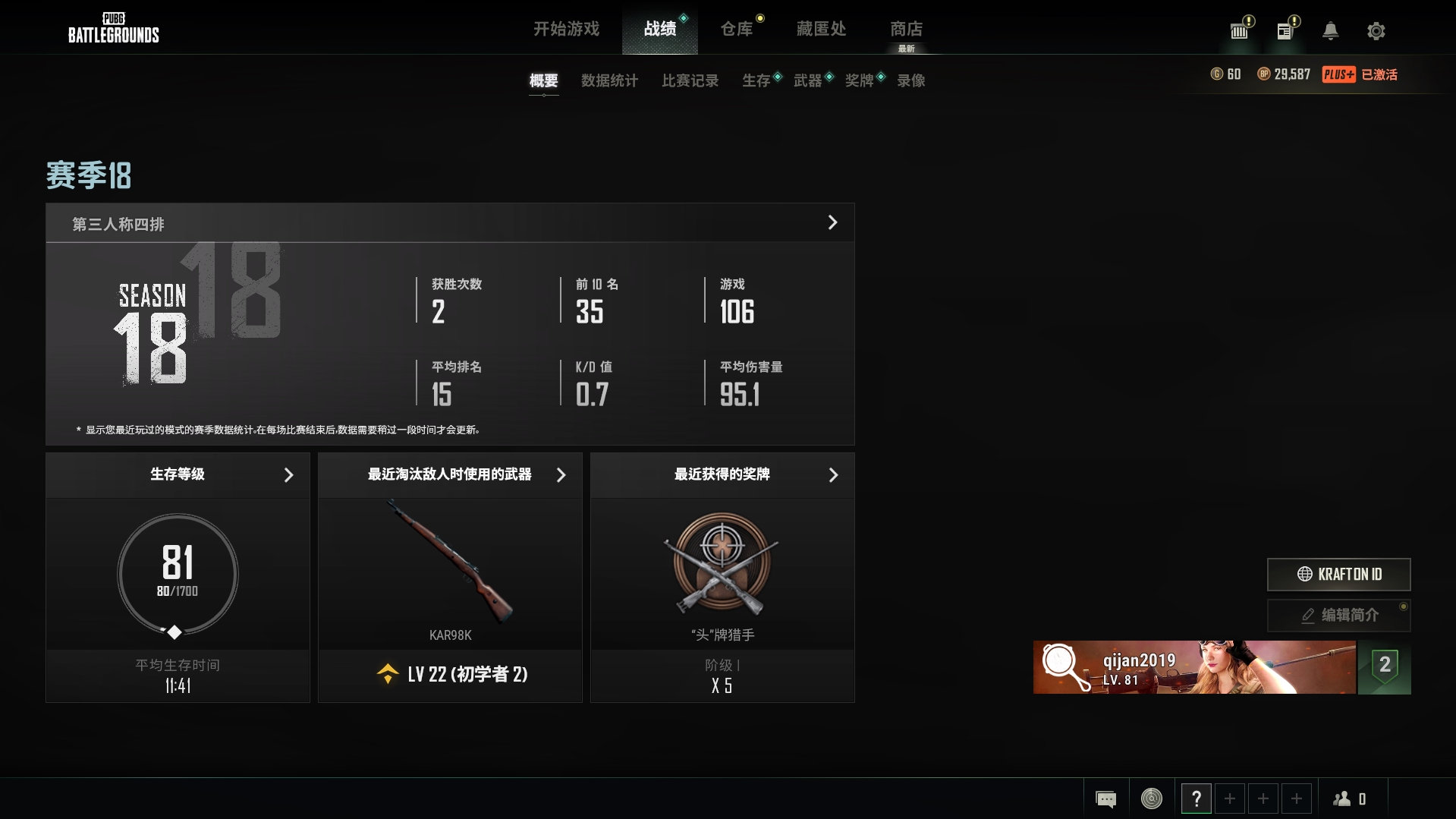Open the chat messages panel
Image resolution: width=1456 pixels, height=819 pixels.
[x=1106, y=798]
